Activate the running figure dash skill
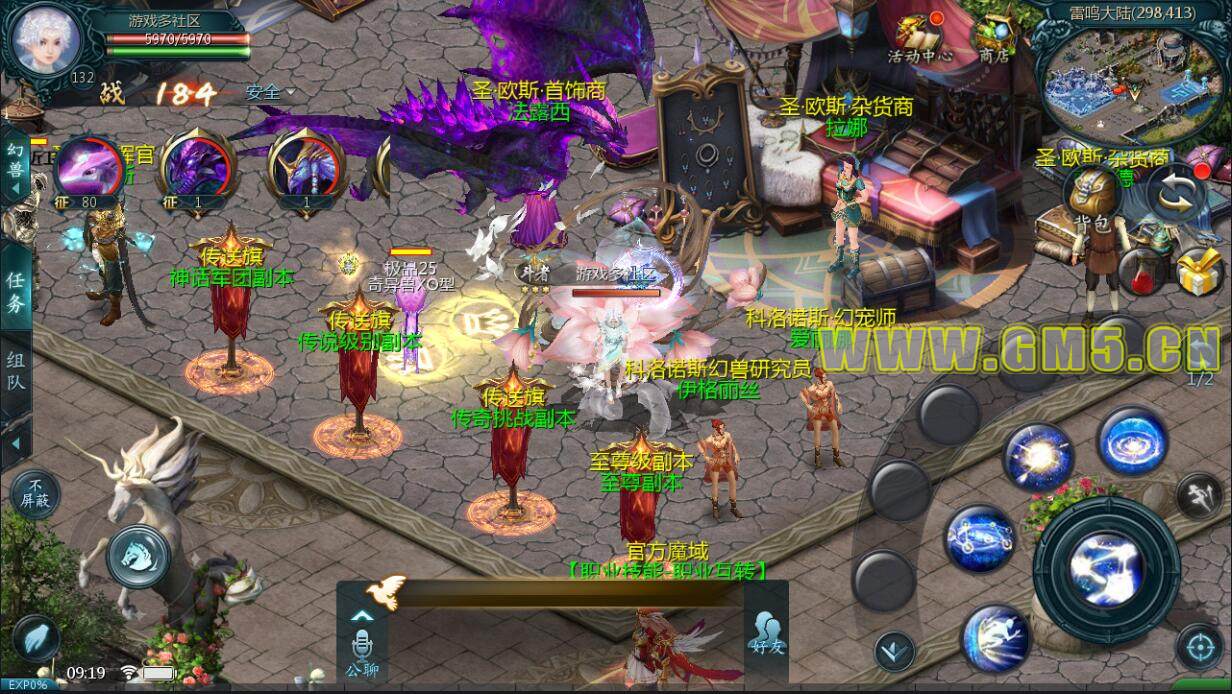This screenshot has width=1232, height=694. click(996, 637)
